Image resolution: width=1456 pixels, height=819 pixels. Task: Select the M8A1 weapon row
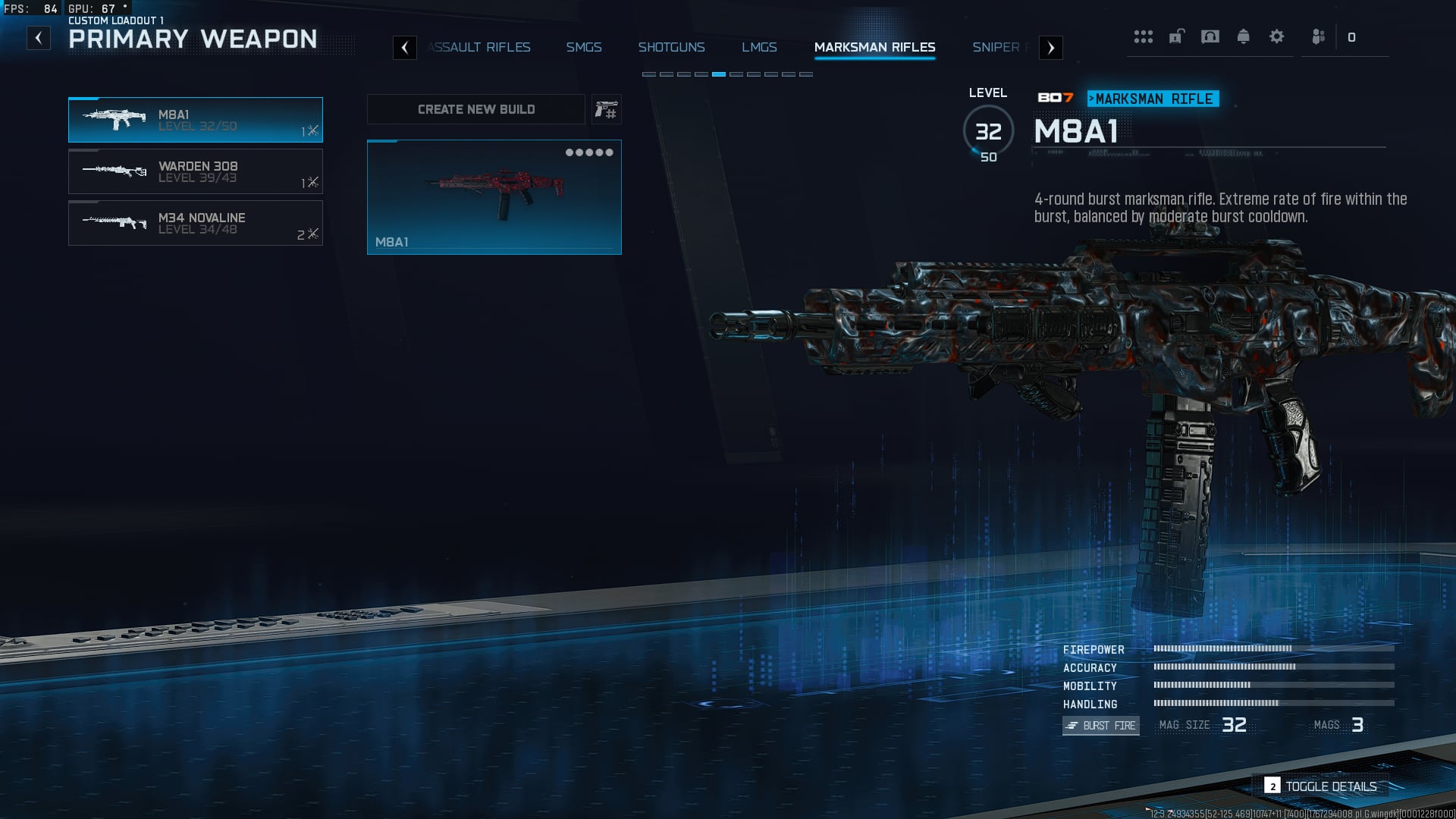196,120
